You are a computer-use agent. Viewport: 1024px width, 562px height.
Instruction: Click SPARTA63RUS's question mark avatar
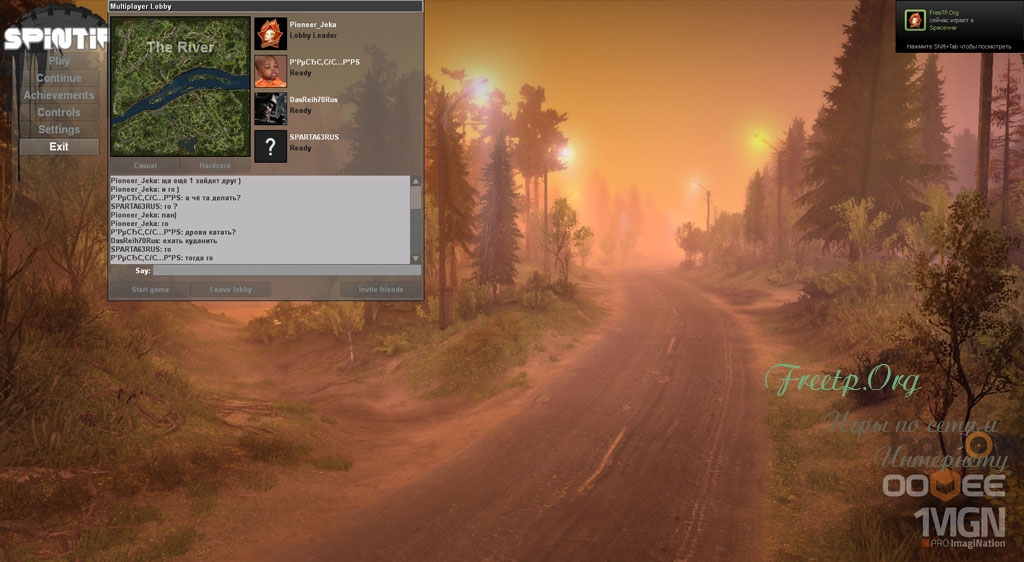270,146
